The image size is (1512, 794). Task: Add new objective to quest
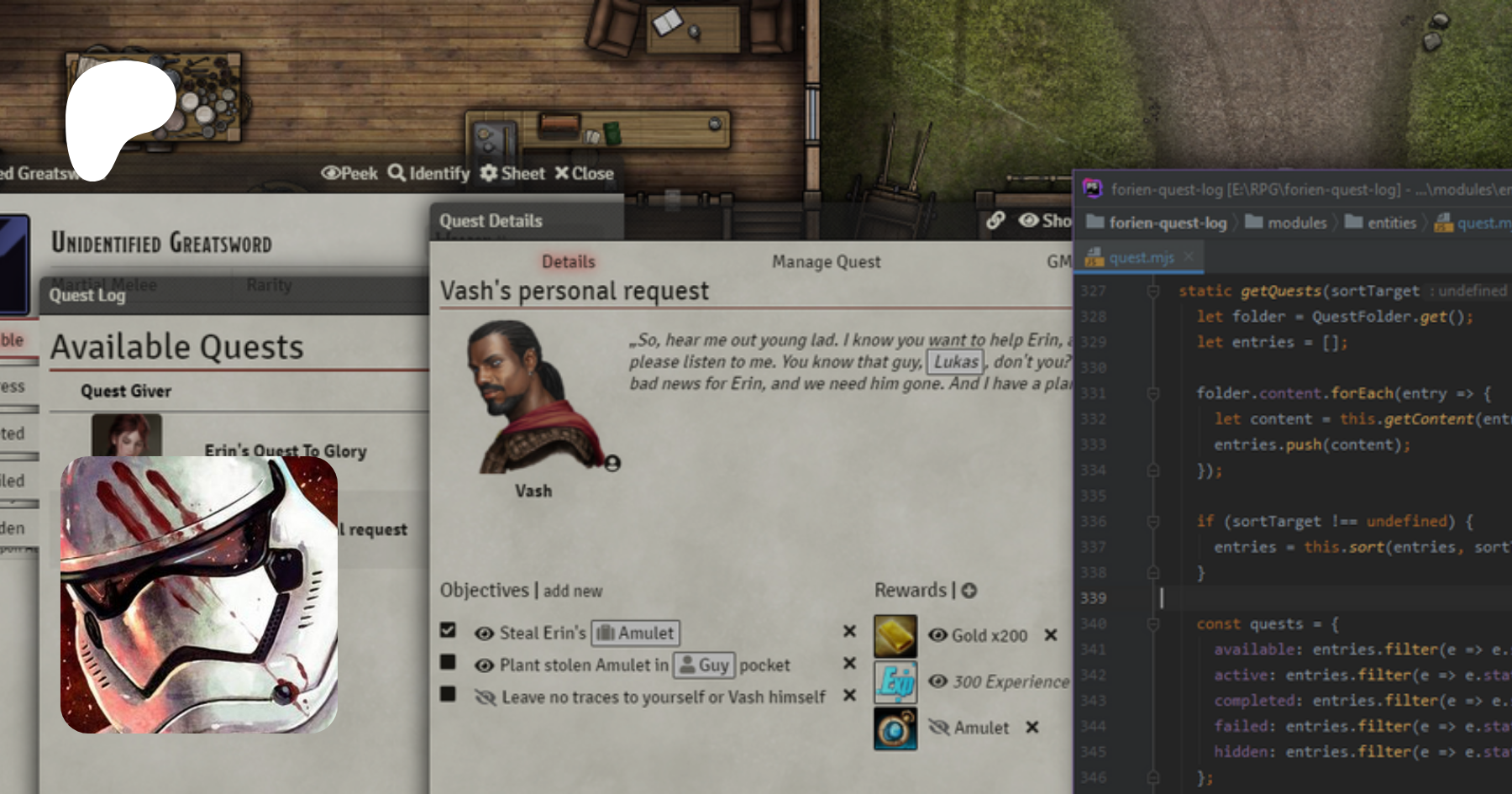point(573,591)
